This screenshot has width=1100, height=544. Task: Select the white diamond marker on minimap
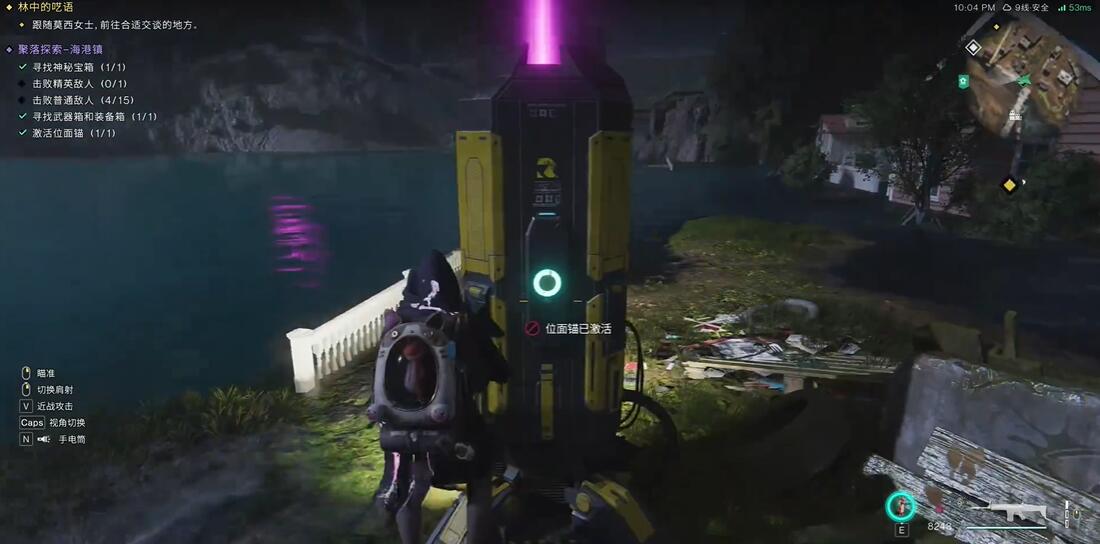coord(973,47)
